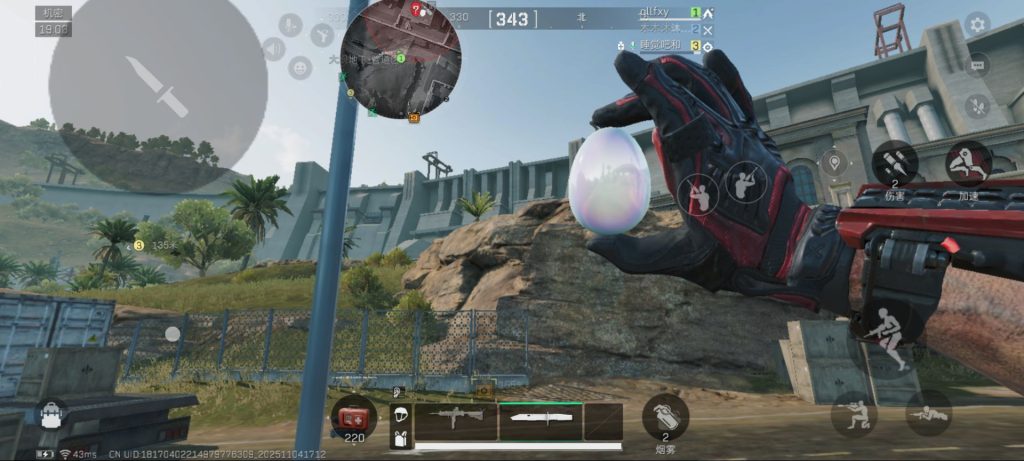Open the emoji emote button
The image size is (1024, 461).
(300, 67)
